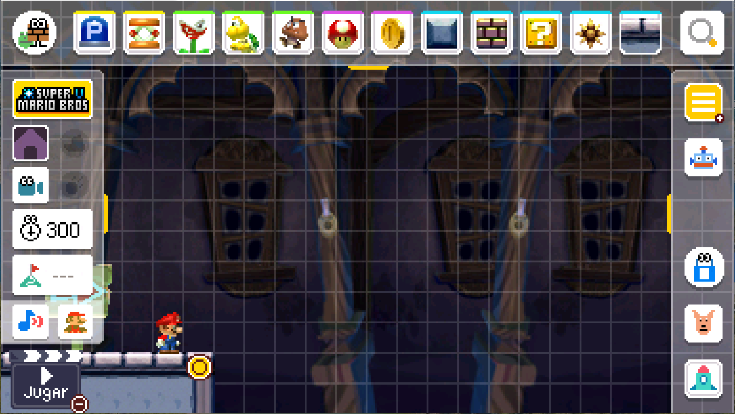Pick the trampoline spring item
This screenshot has height=414, width=735.
tap(144, 33)
